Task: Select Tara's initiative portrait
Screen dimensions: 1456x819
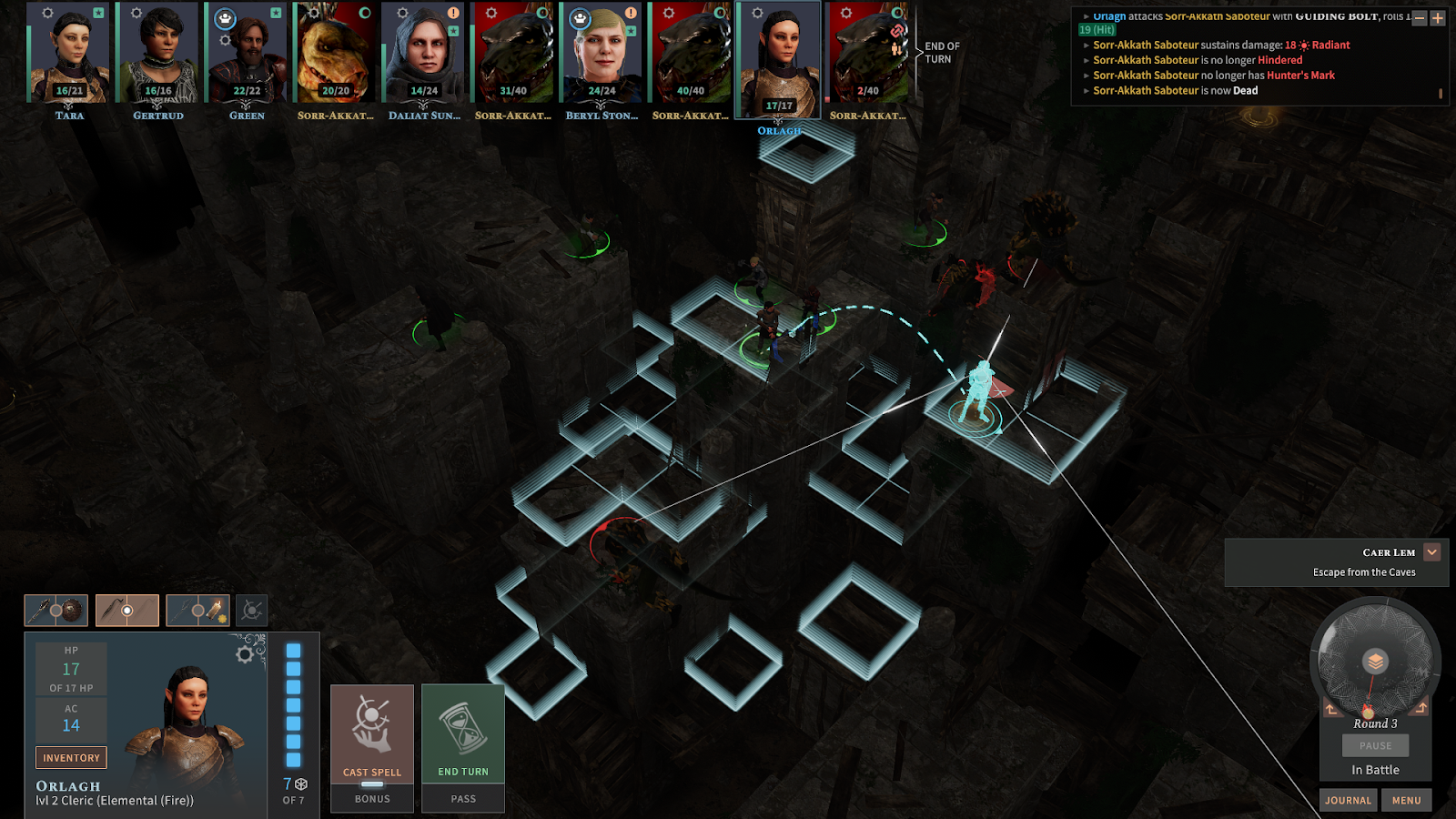Action: (69, 53)
